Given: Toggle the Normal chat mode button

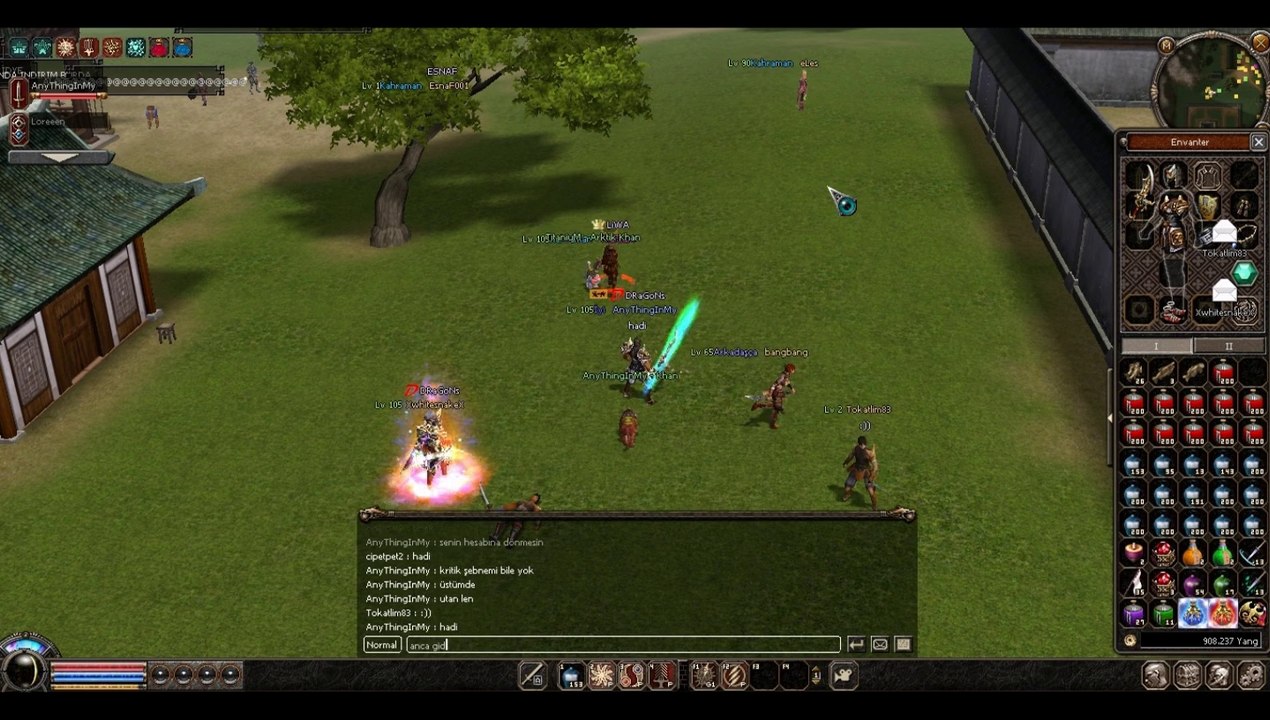Looking at the screenshot, I should (x=381, y=645).
